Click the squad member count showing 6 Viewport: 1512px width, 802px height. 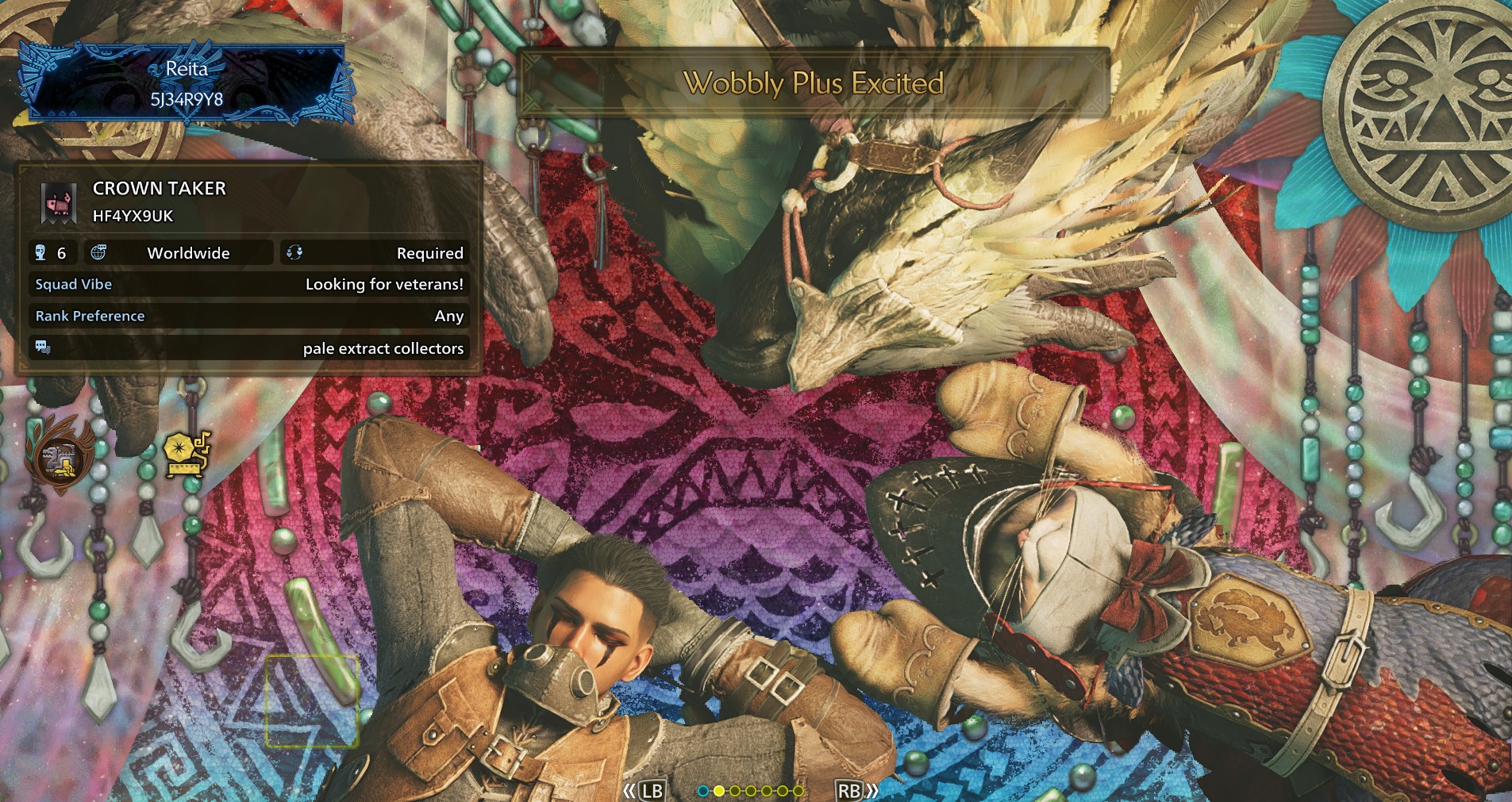(53, 253)
